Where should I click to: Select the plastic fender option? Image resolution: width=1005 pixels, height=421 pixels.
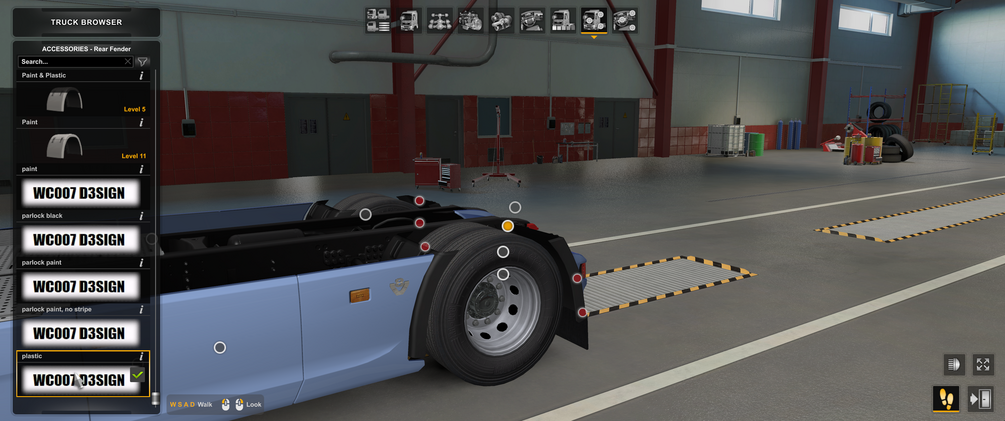(80, 379)
